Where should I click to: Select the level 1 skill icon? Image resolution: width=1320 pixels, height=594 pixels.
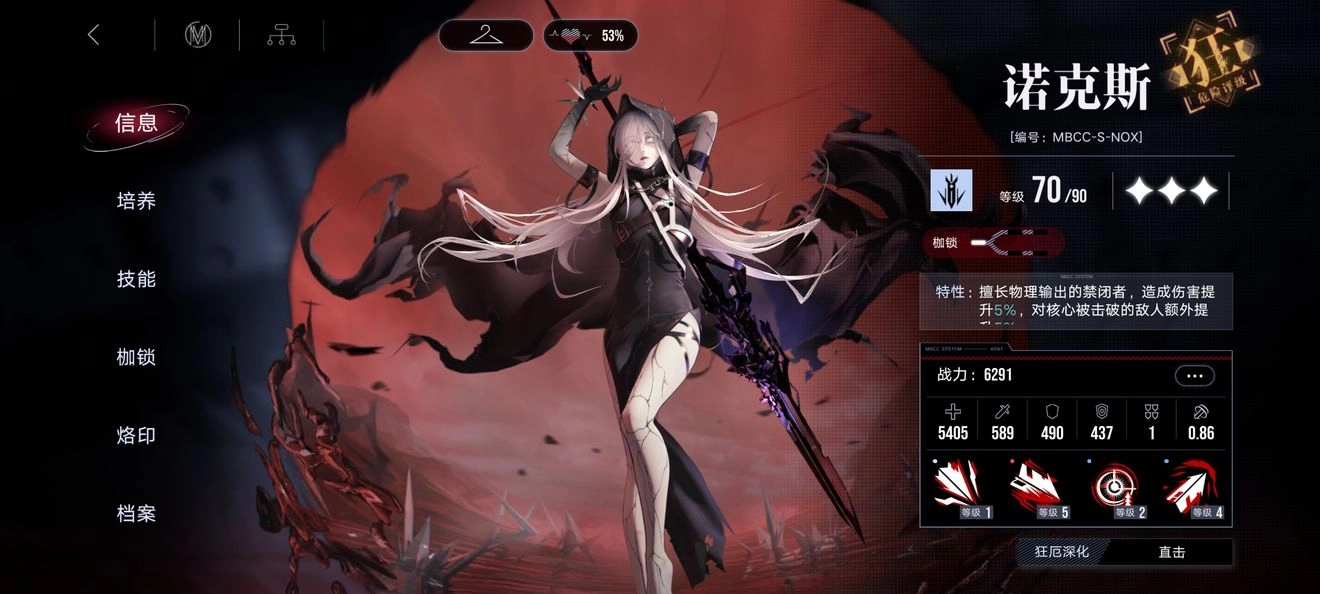tap(962, 491)
